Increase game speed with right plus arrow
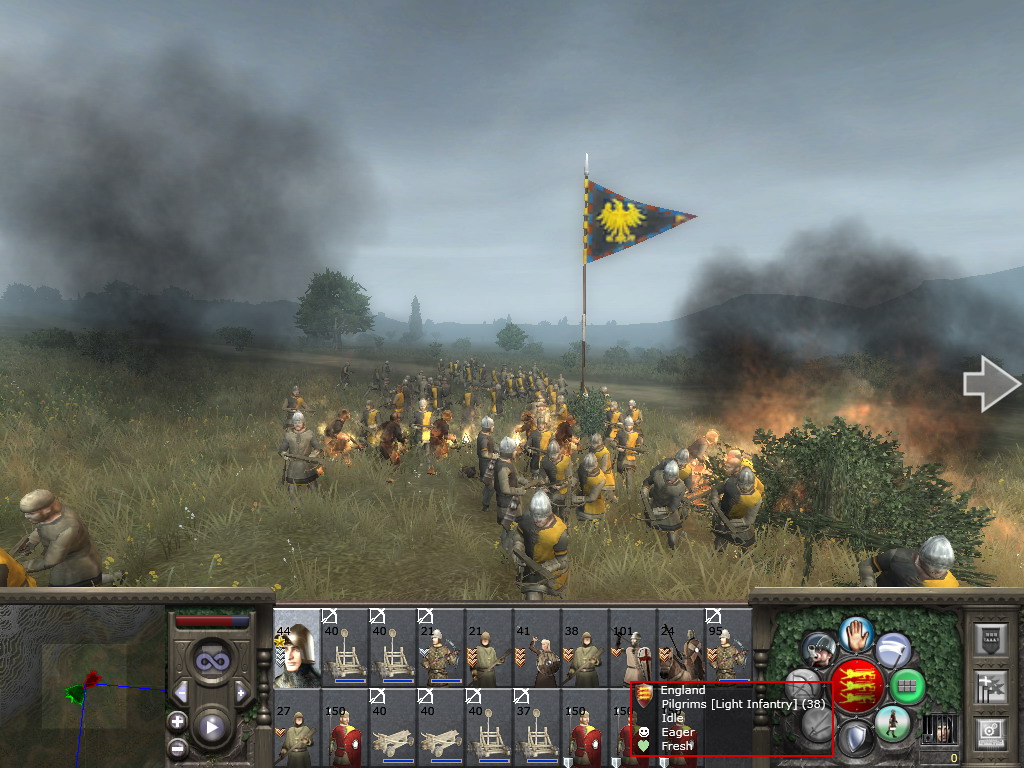This screenshot has width=1024, height=768. [x=241, y=692]
